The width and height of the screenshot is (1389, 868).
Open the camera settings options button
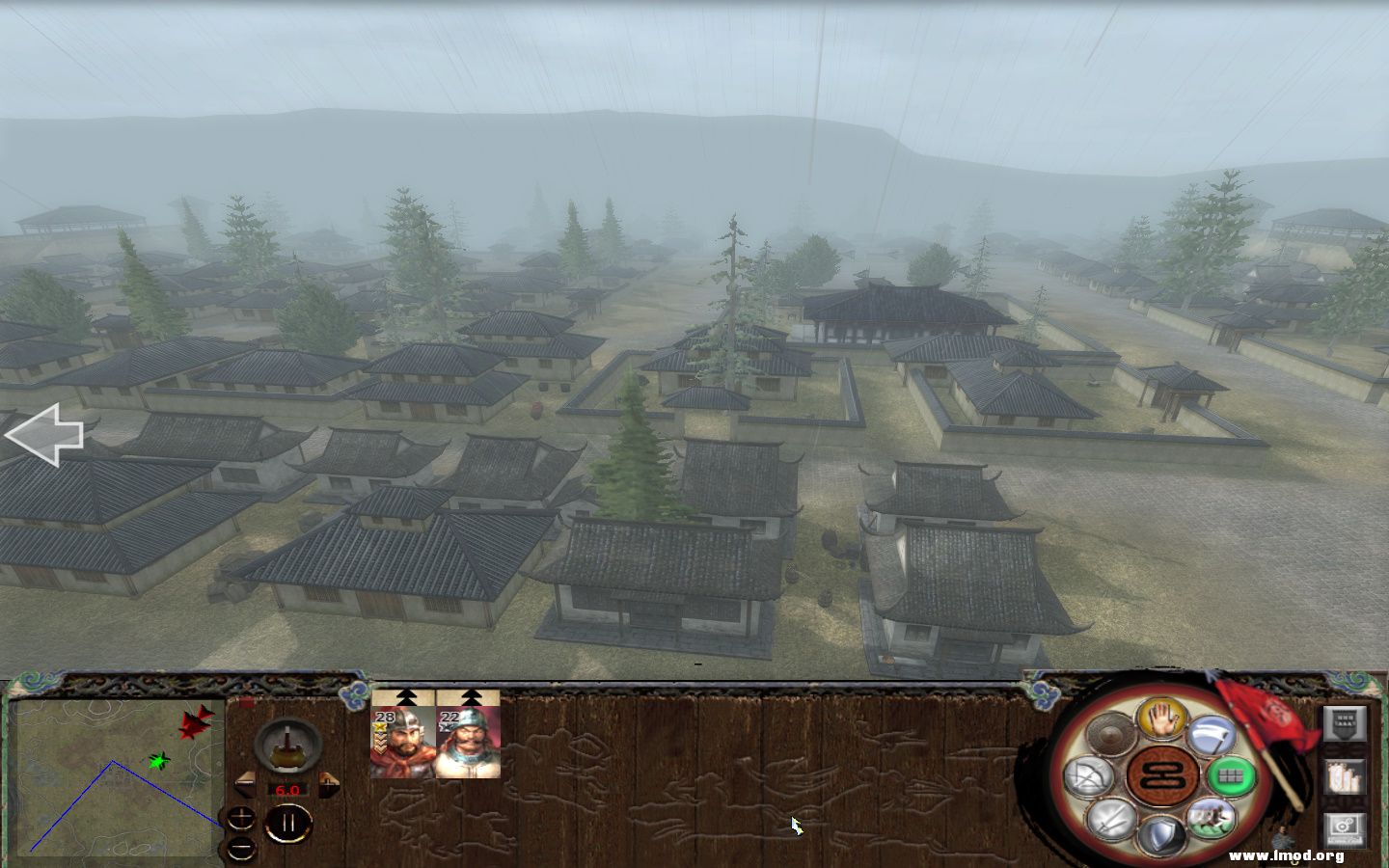(1344, 827)
